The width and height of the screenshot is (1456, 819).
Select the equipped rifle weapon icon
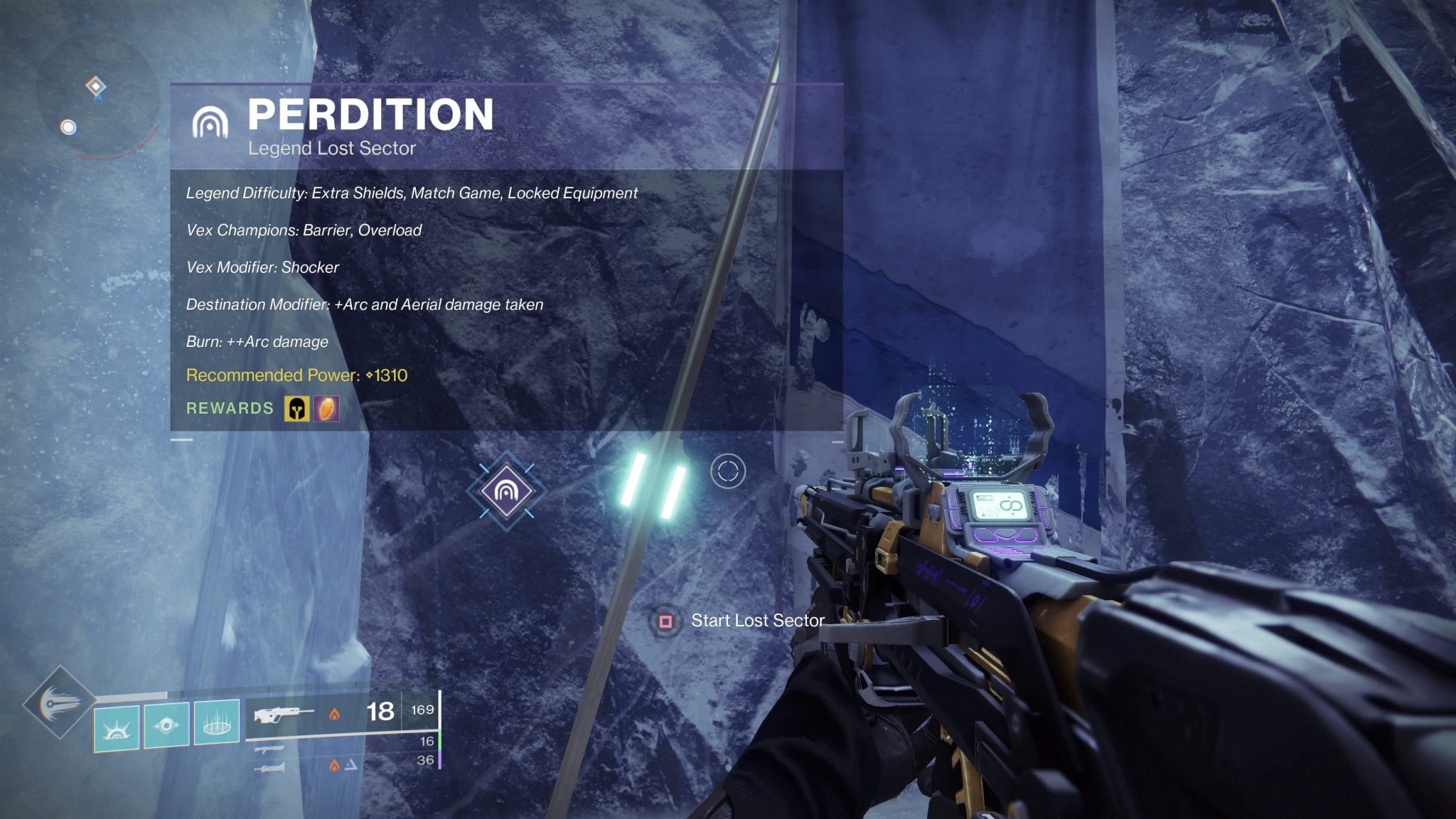coord(284,714)
